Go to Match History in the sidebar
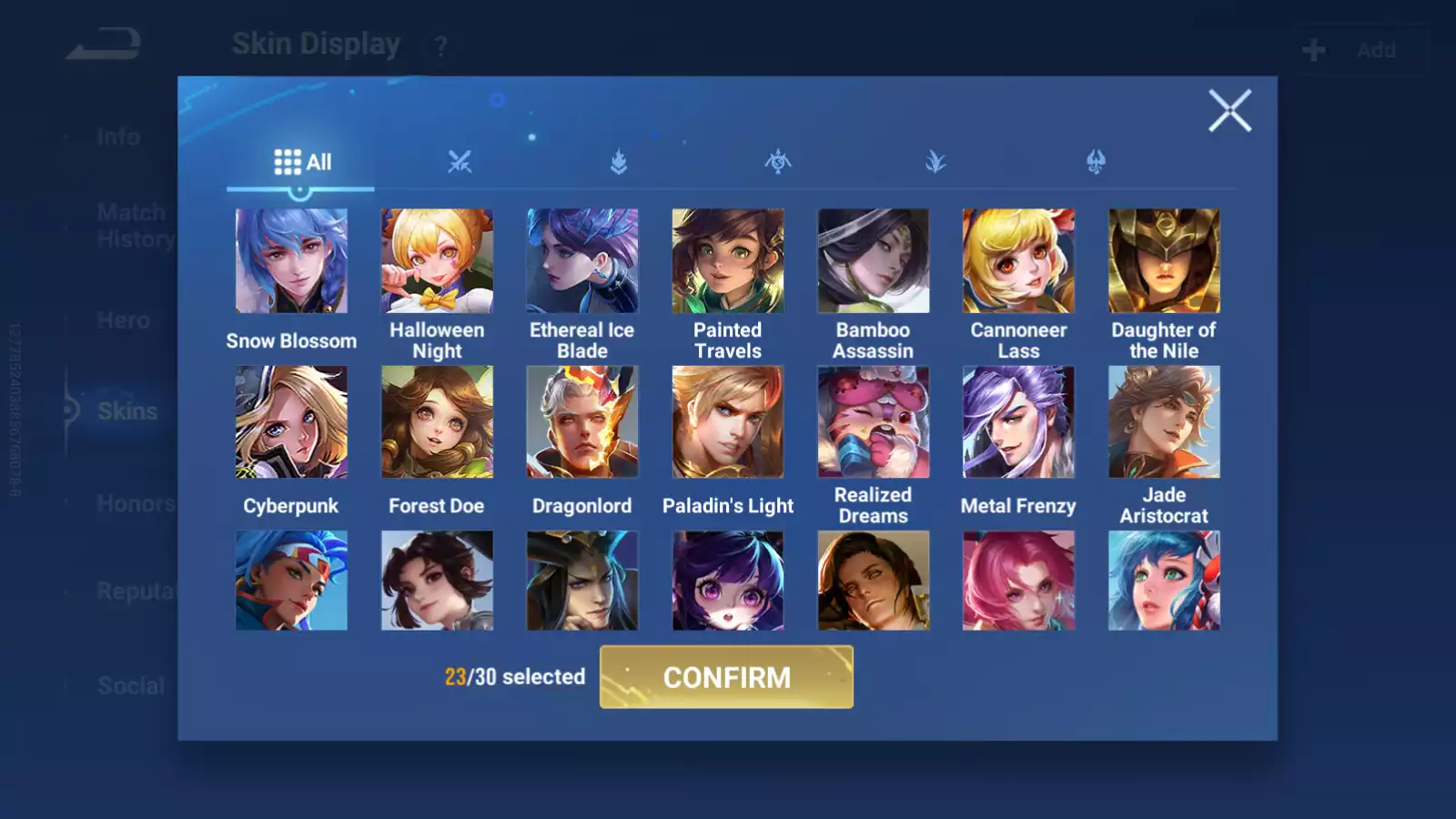Screen dimensions: 1456x819 [131, 225]
